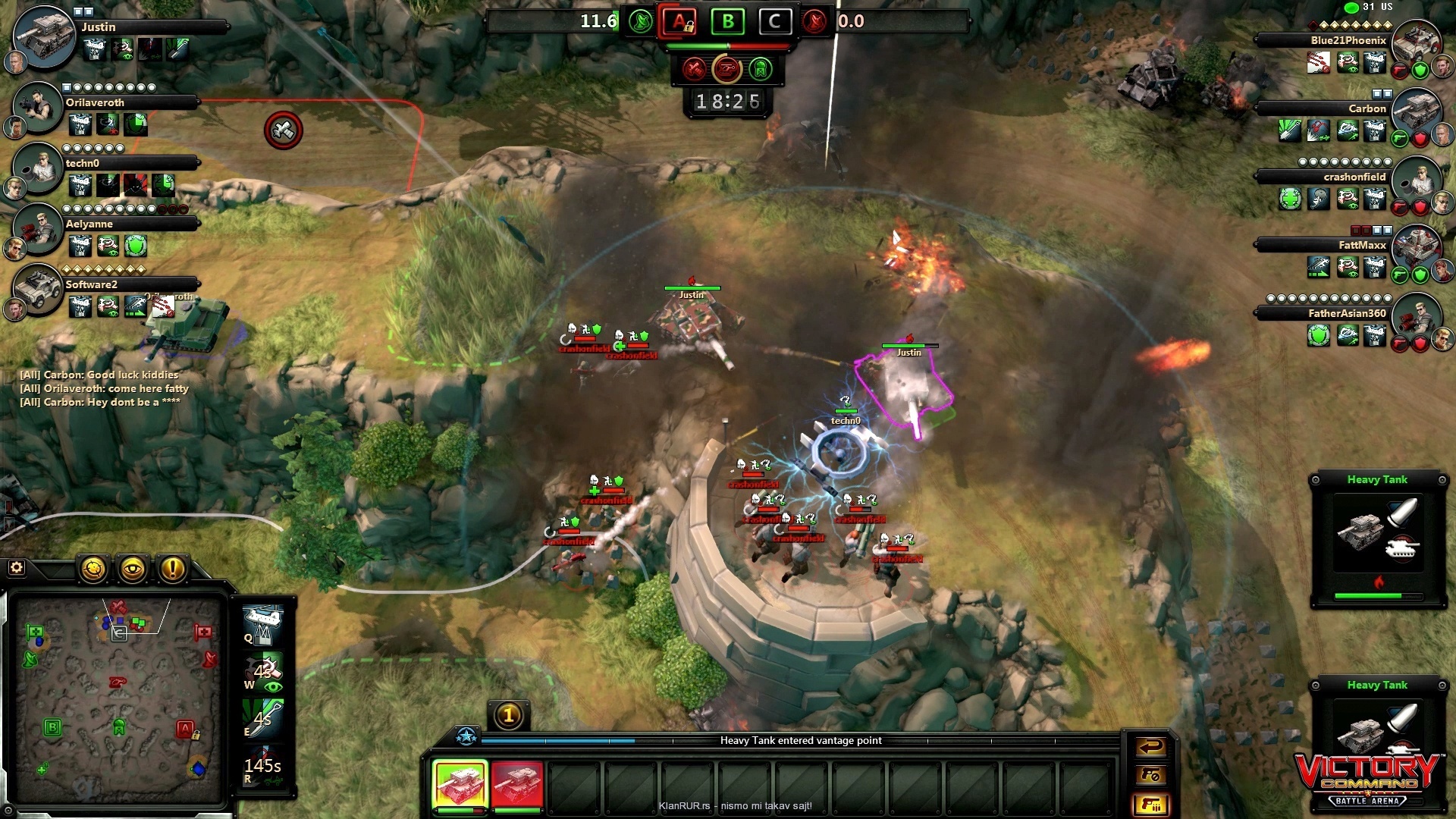Select the fire at will gun button
Screen dimensions: 1456x819
pos(1150,804)
